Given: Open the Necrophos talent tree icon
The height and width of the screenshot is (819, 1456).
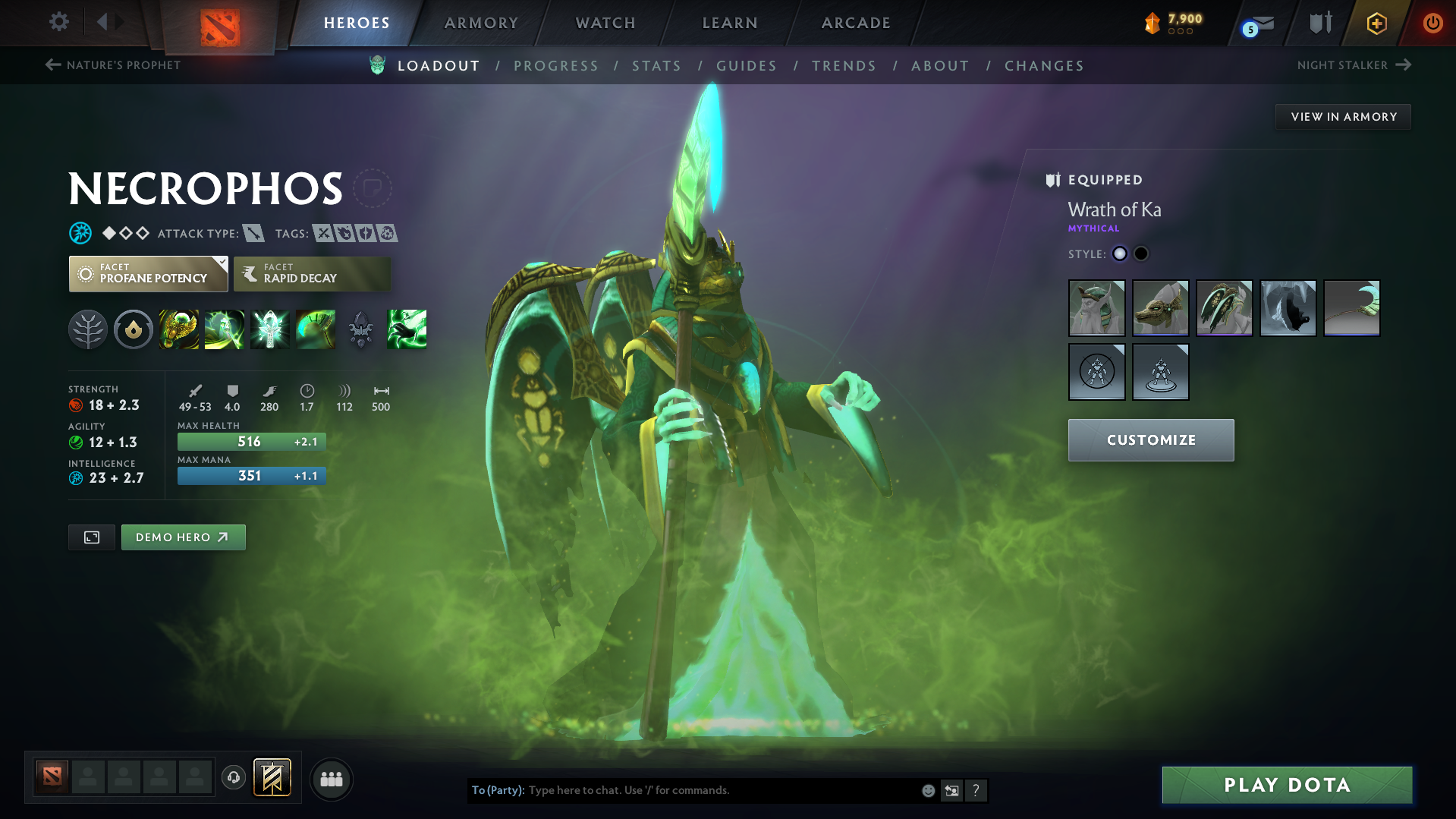Looking at the screenshot, I should tap(89, 329).
